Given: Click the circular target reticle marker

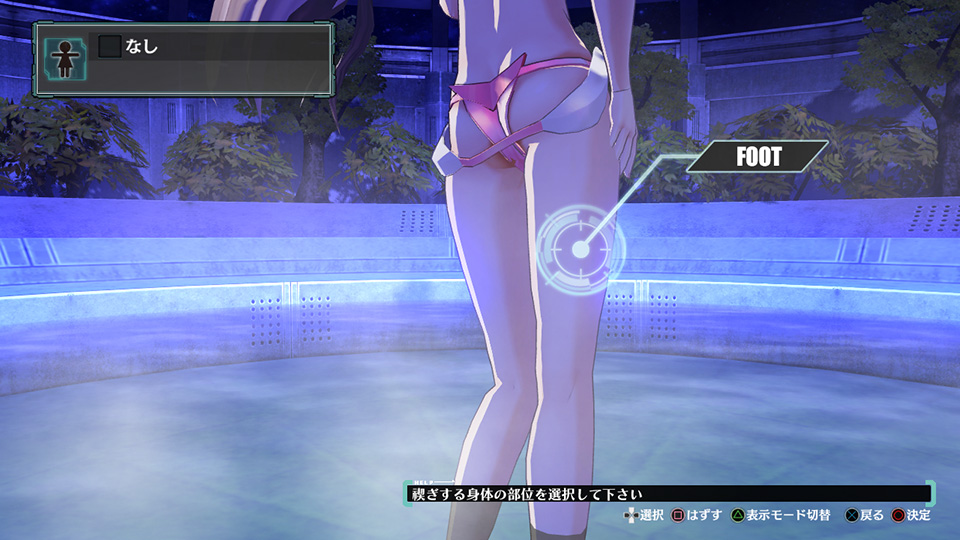Looking at the screenshot, I should pos(579,242).
